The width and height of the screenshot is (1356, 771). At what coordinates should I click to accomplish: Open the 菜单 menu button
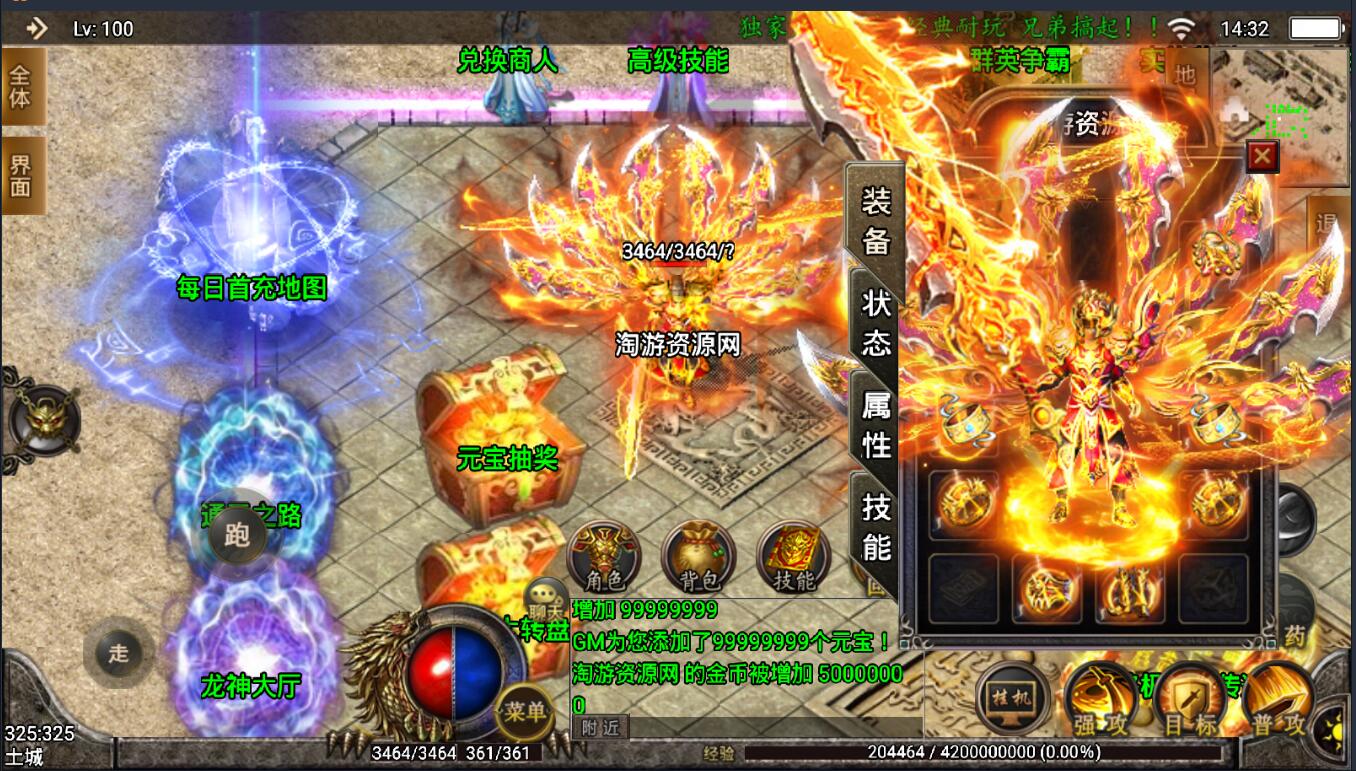pos(525,711)
